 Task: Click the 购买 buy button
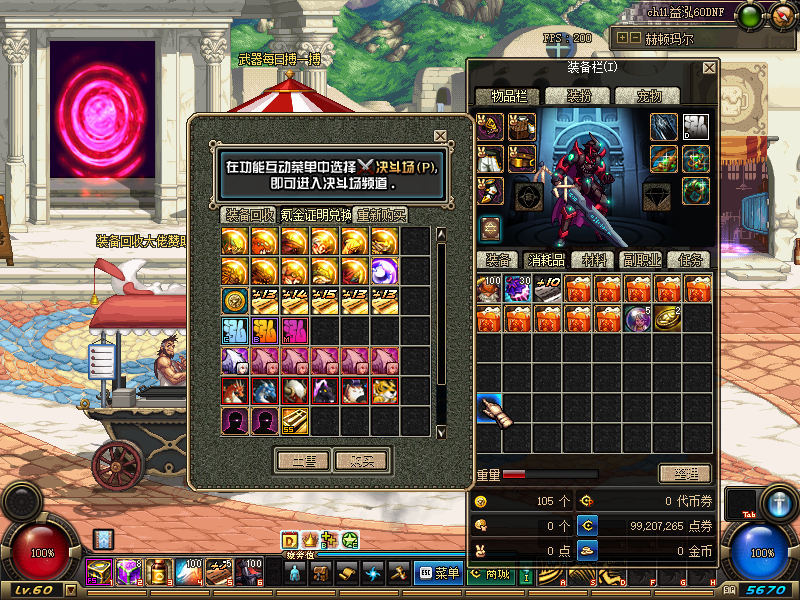click(x=361, y=460)
